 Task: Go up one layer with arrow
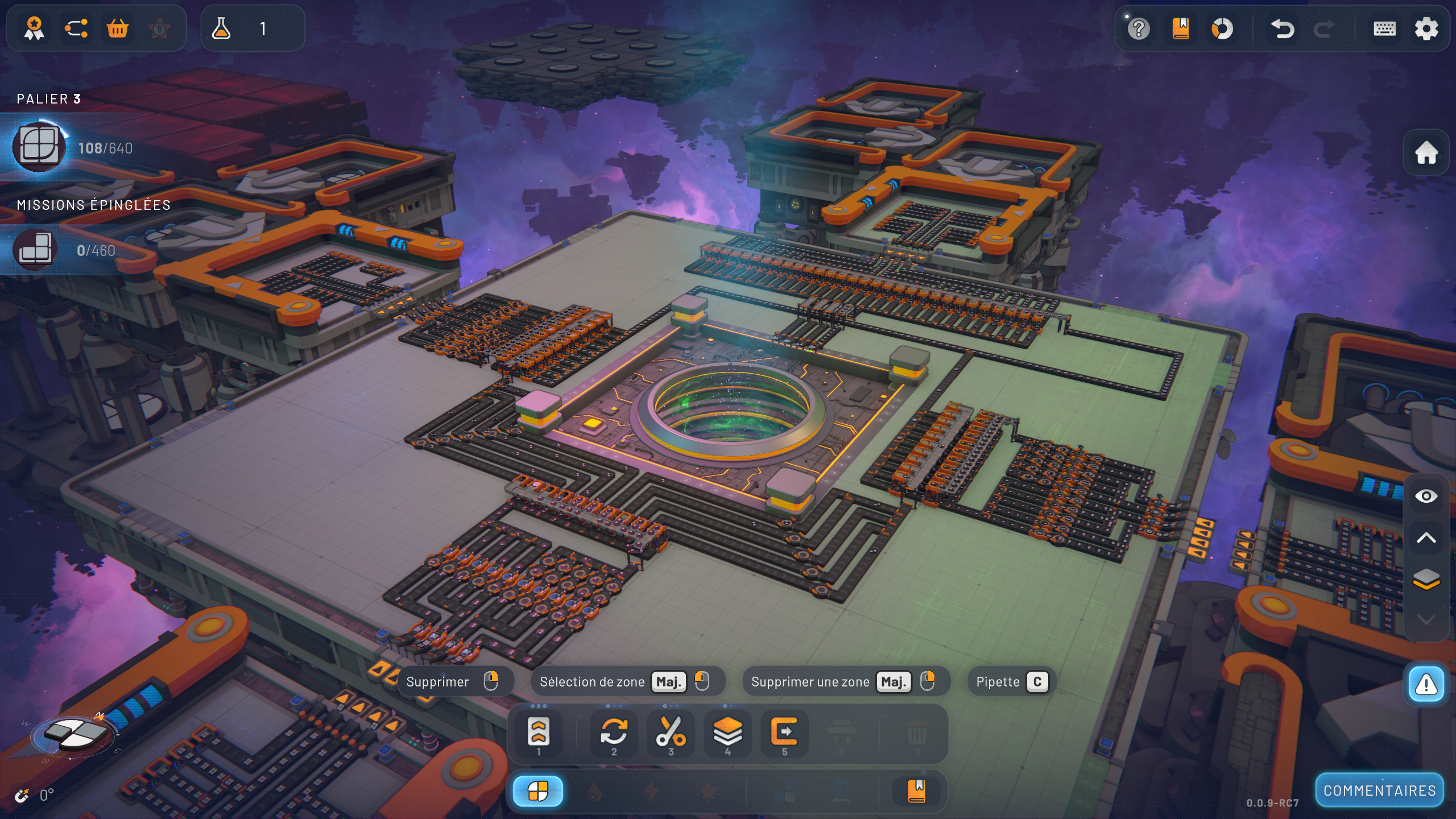point(1426,538)
